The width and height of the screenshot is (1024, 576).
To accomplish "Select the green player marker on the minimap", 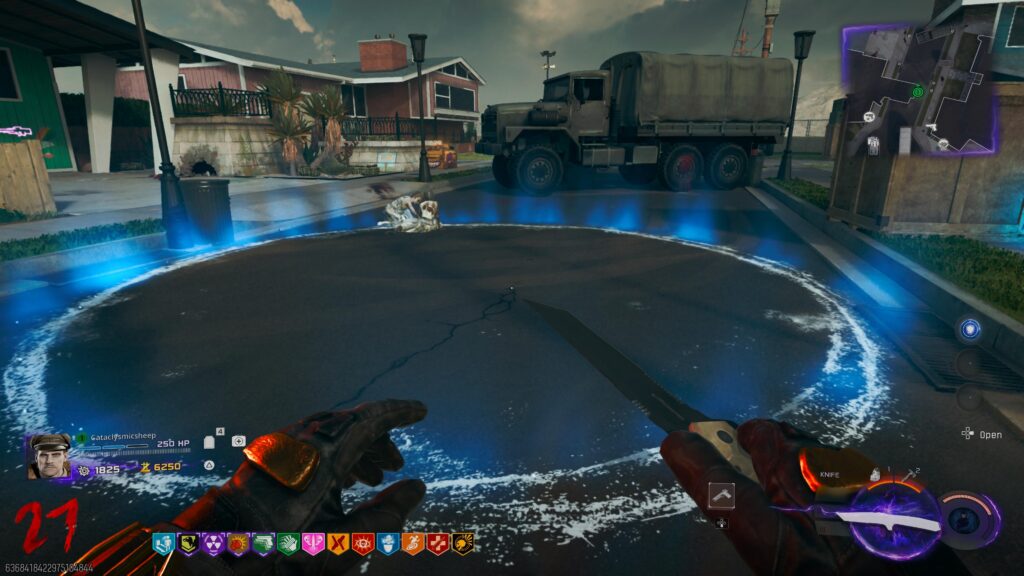I will [x=917, y=92].
